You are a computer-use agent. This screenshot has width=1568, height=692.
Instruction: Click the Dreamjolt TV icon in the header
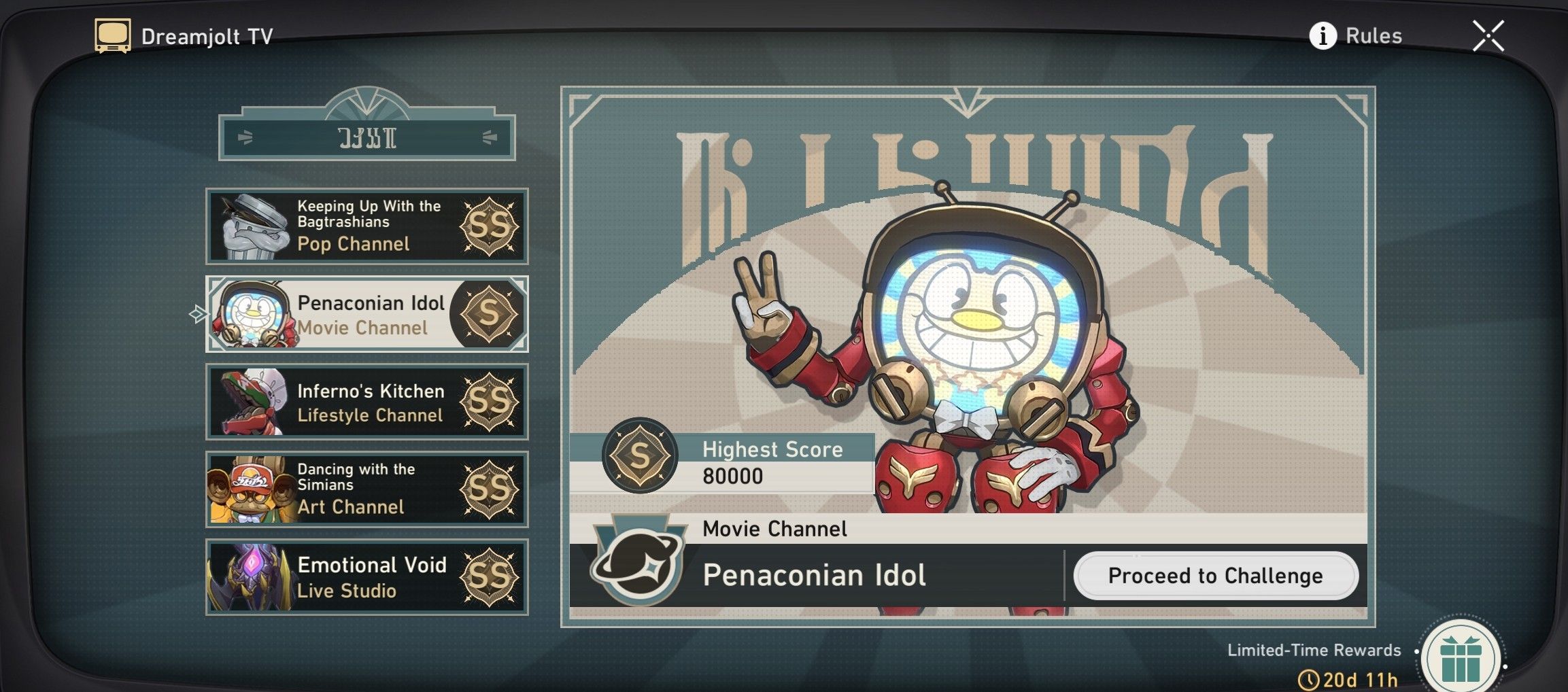click(112, 34)
